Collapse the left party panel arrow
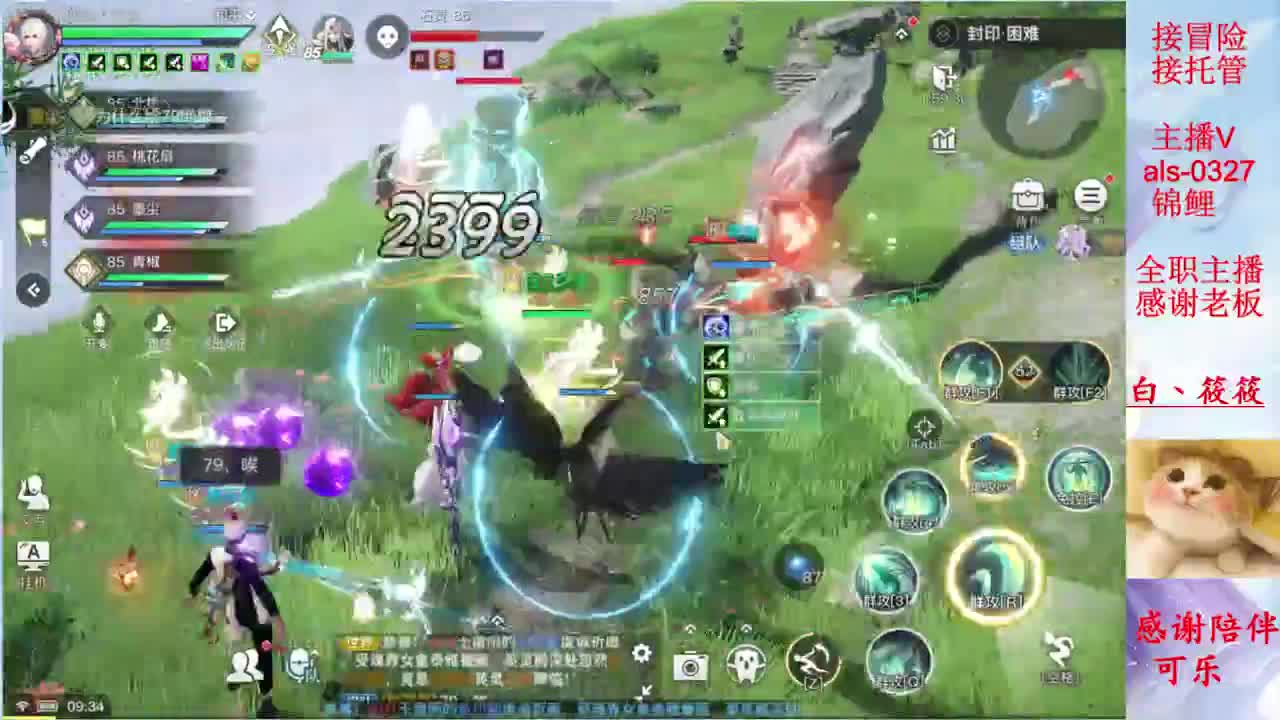 click(x=33, y=287)
